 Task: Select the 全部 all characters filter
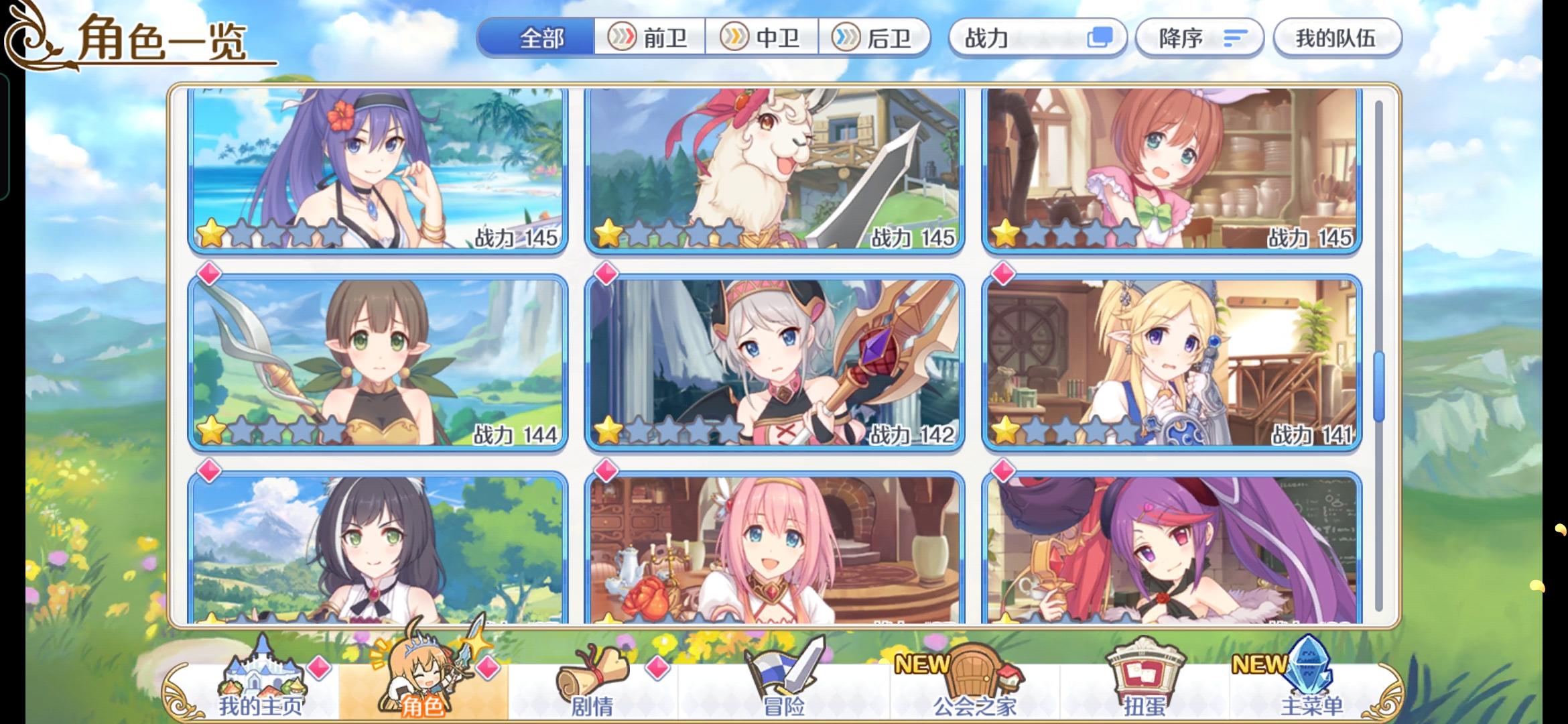543,38
